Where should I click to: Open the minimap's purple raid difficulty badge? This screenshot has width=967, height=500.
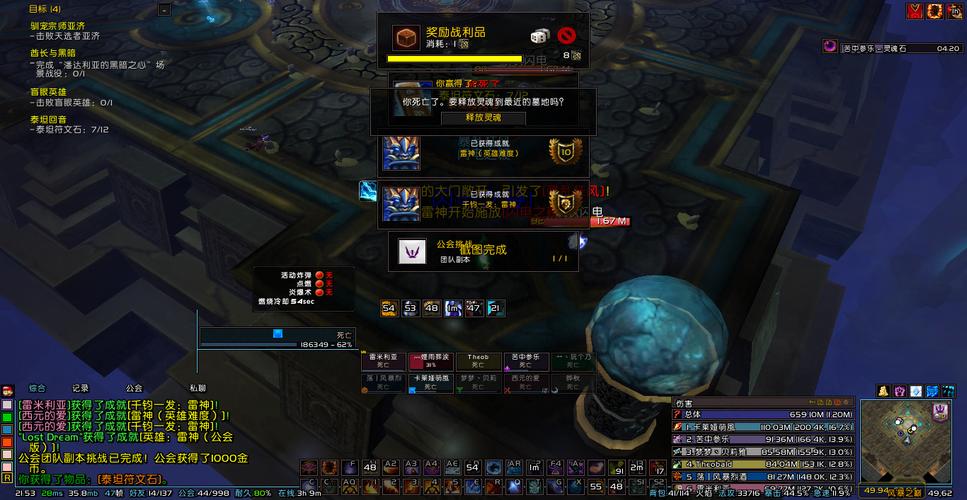940,411
